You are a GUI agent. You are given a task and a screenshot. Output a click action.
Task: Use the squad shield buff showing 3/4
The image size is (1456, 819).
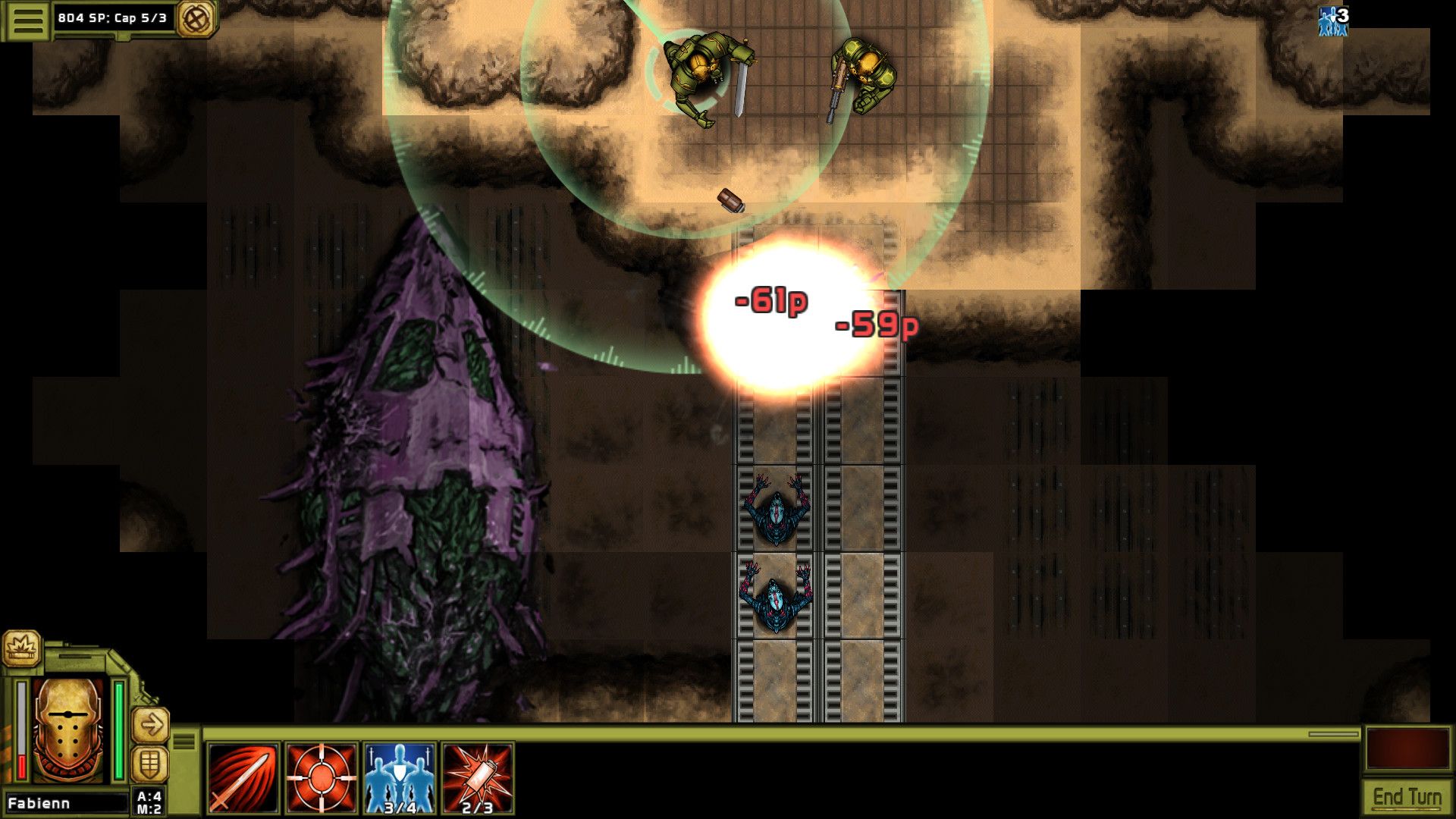[x=397, y=775]
